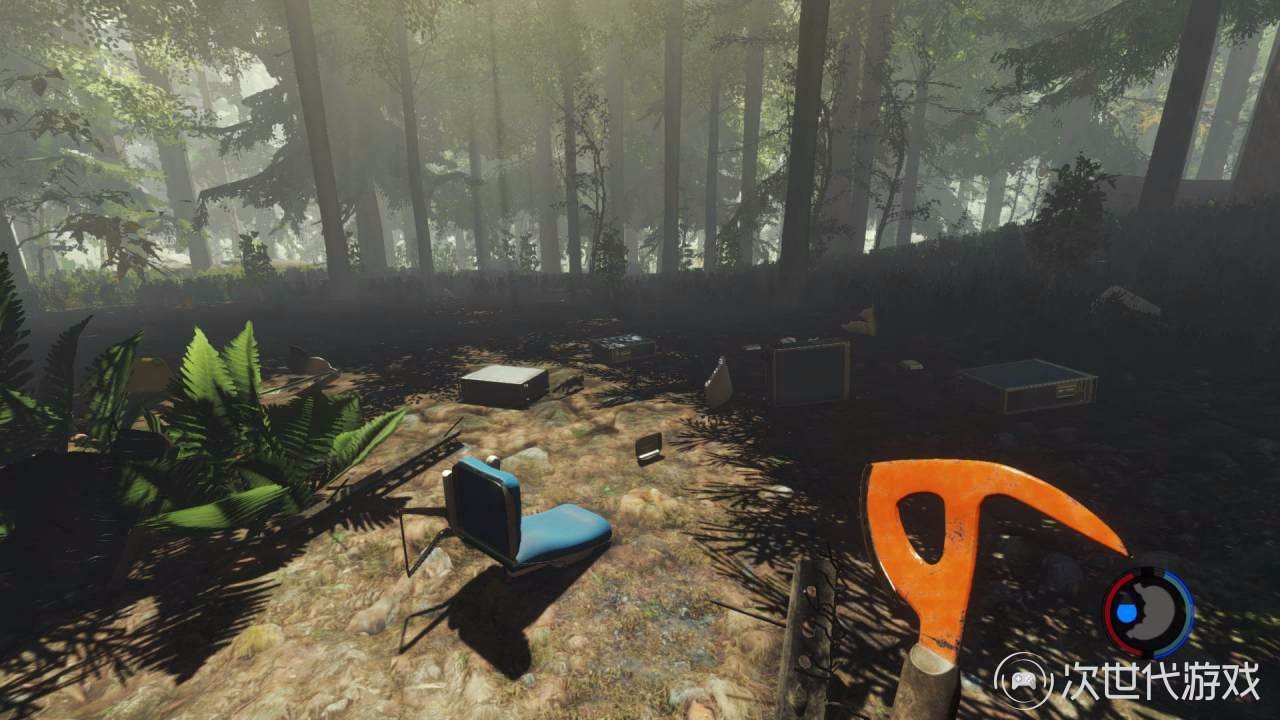Toggle the red health ring segment
1280x720 pixels.
coord(1112,610)
